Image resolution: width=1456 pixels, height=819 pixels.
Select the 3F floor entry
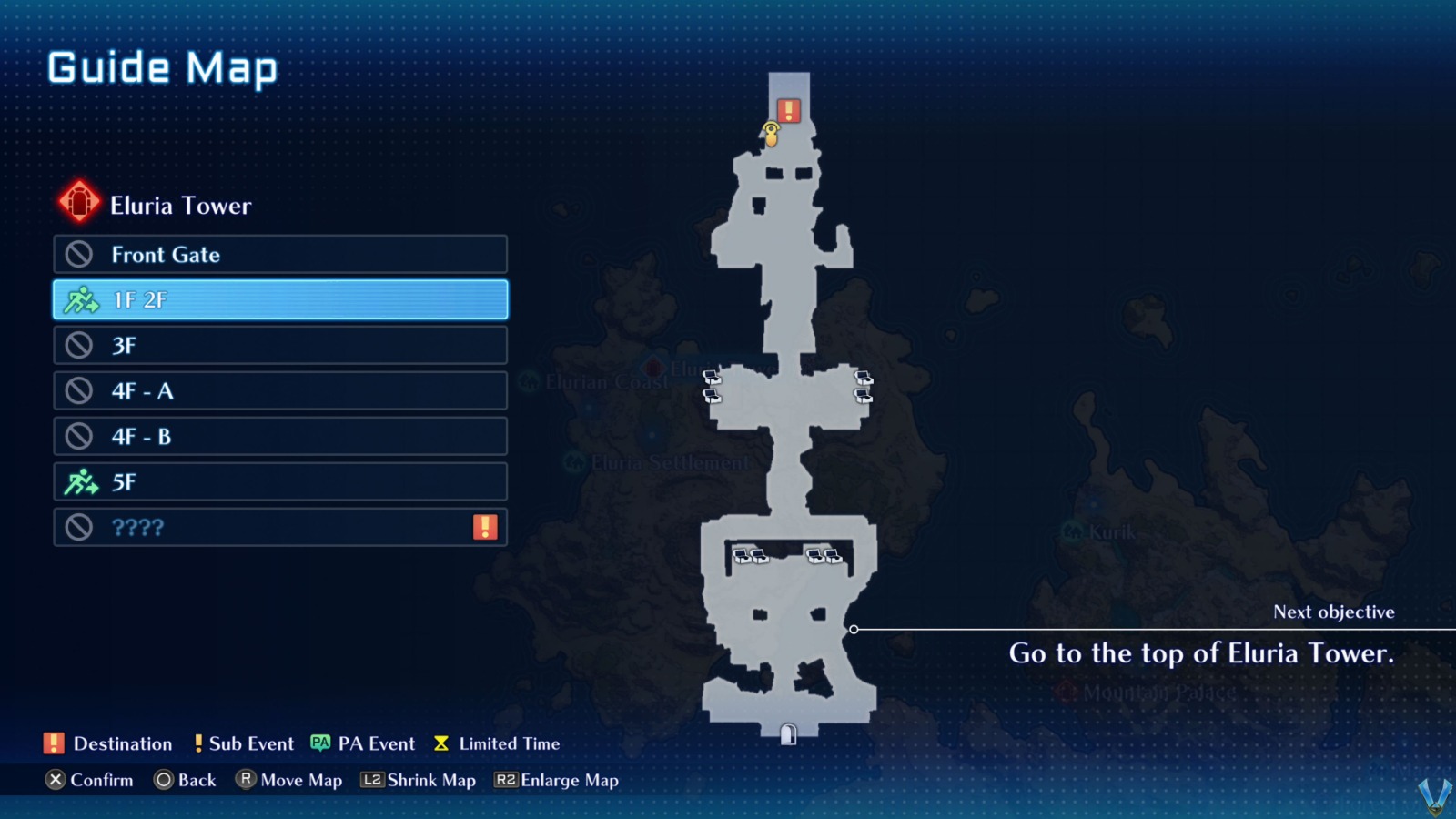click(x=279, y=345)
